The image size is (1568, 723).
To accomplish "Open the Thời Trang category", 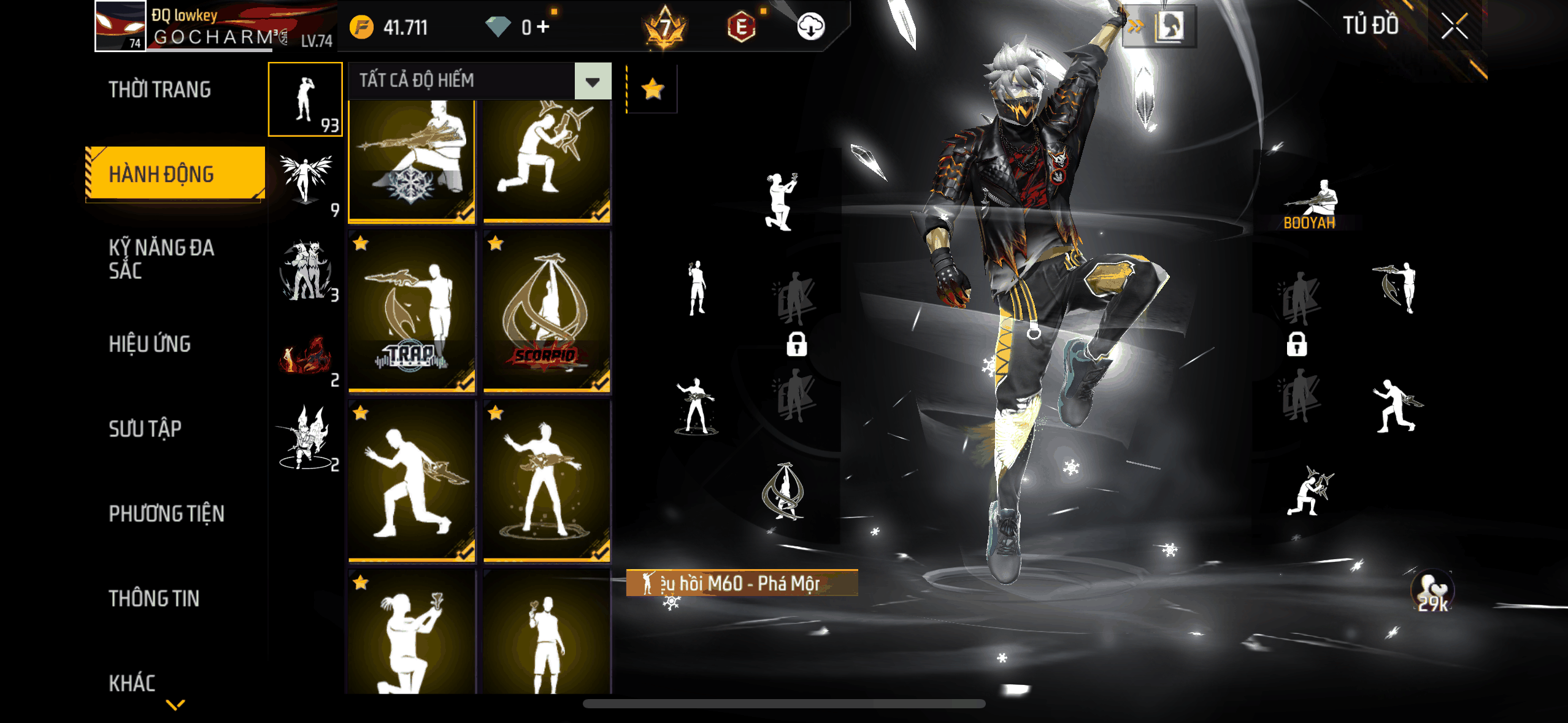I will pyautogui.click(x=159, y=90).
